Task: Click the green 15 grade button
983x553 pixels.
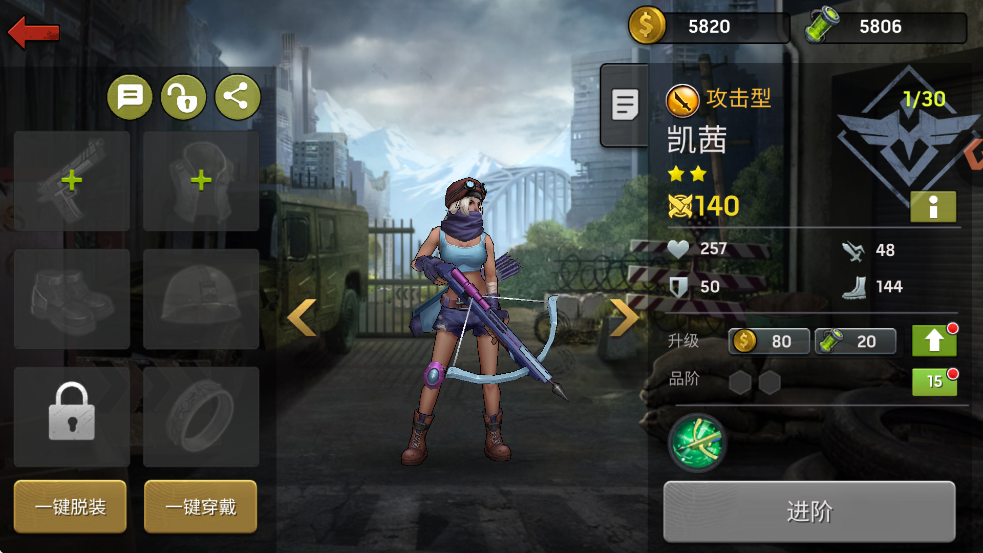Action: pos(934,382)
